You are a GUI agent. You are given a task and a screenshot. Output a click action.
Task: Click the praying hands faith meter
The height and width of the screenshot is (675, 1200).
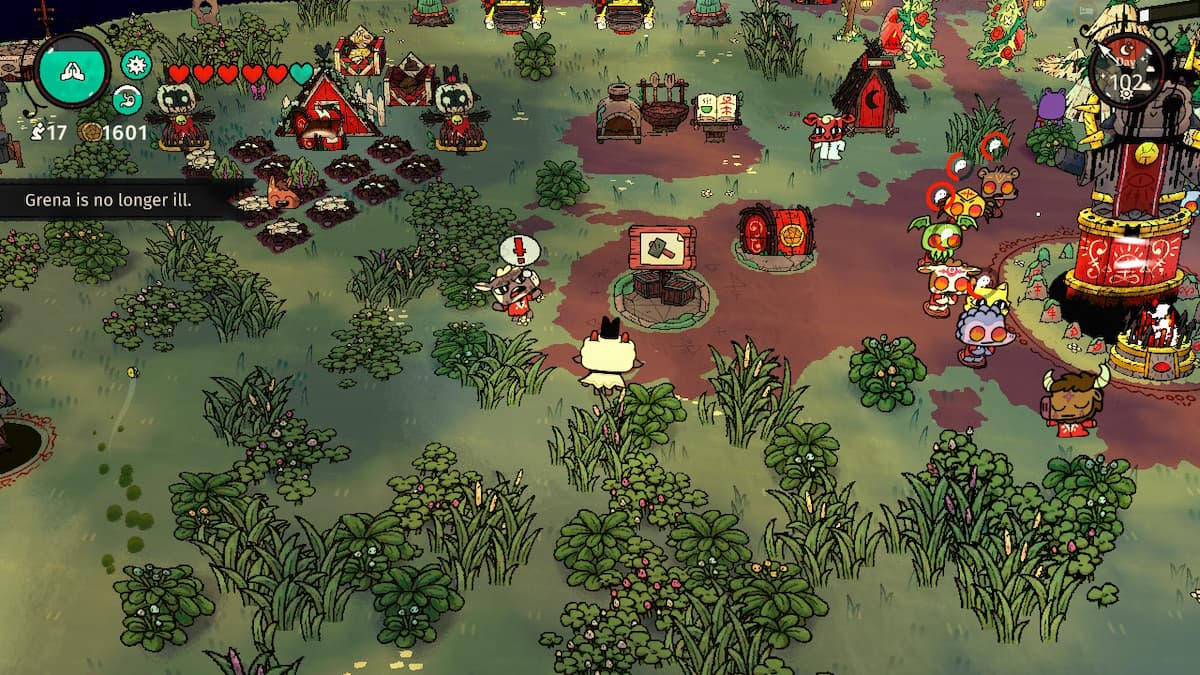(73, 73)
